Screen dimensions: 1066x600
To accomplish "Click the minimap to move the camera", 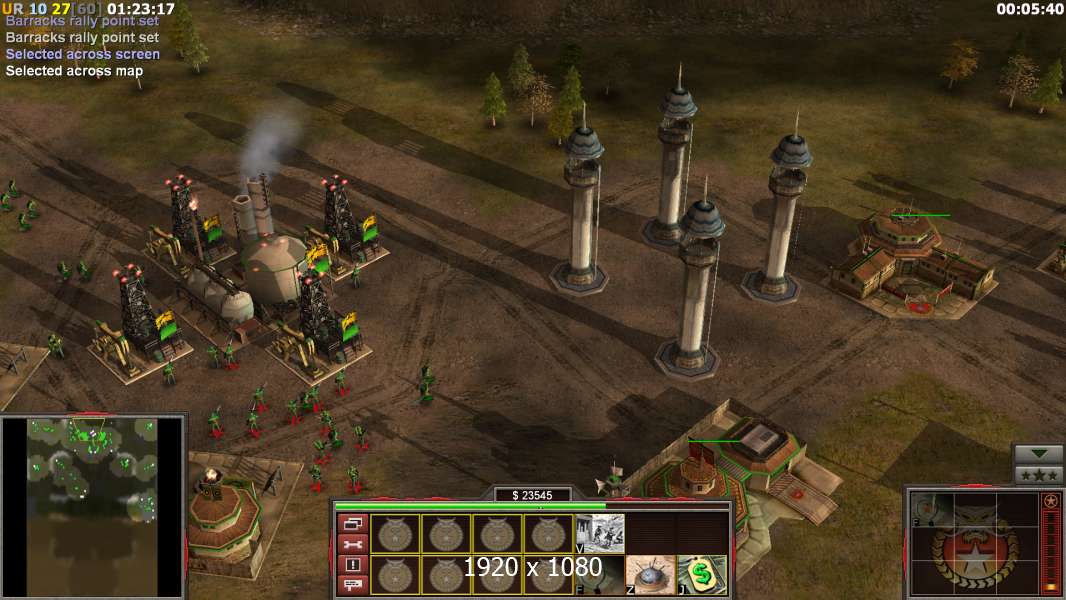I will pyautogui.click(x=92, y=507).
